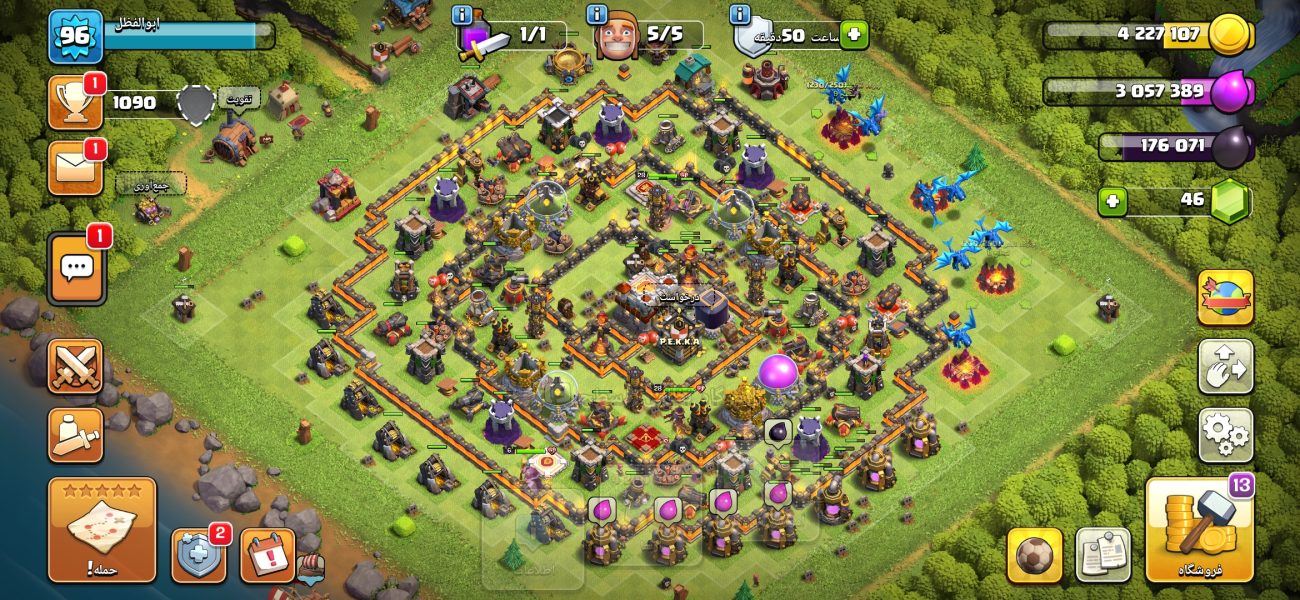Tap the small Viking ship icon
1300x600 pixels.
(311, 567)
